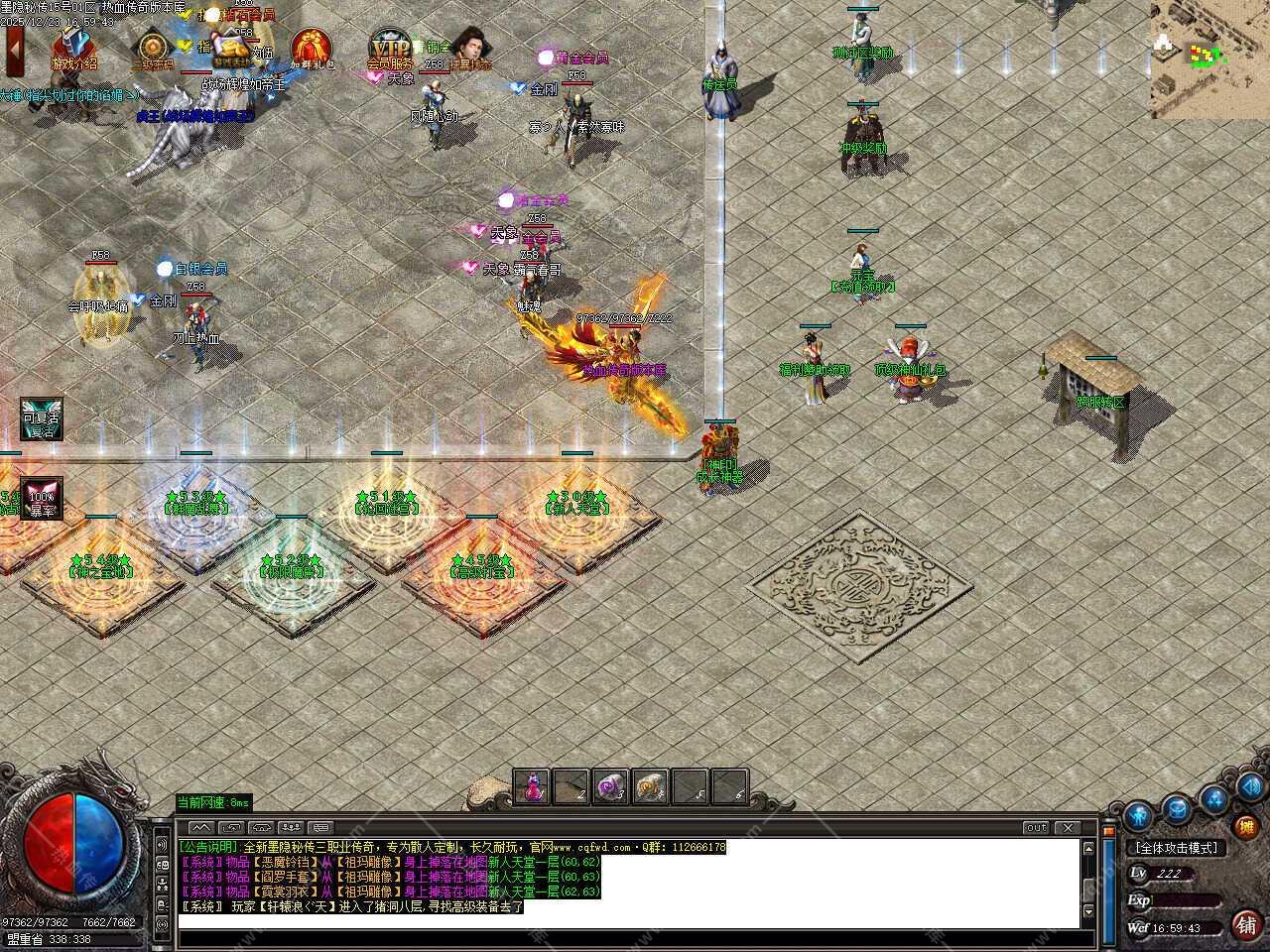Click the 可复活 revive status icon
Viewport: 1270px width, 952px height.
pos(42,418)
